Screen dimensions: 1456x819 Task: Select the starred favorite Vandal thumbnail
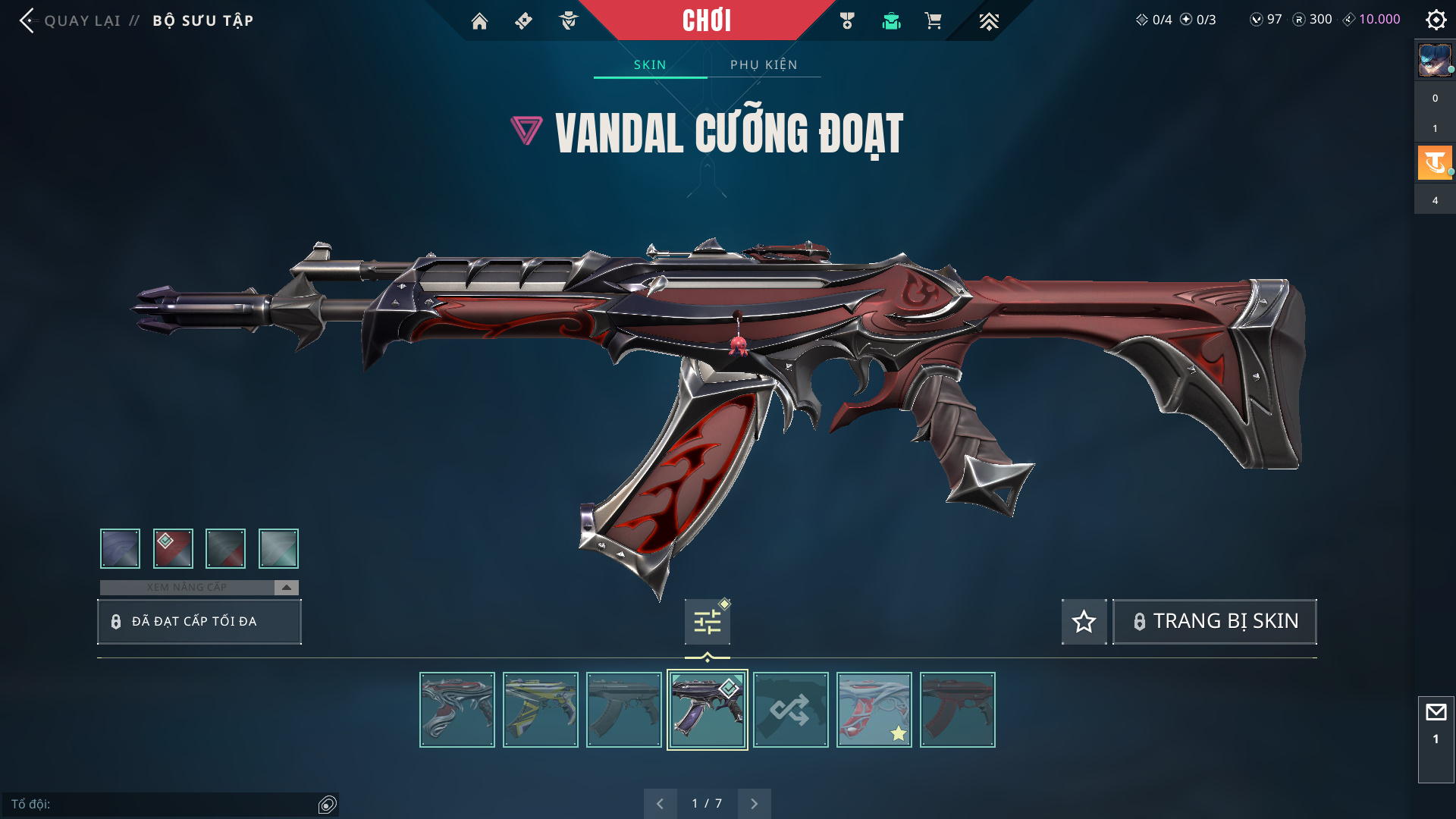[x=874, y=710]
